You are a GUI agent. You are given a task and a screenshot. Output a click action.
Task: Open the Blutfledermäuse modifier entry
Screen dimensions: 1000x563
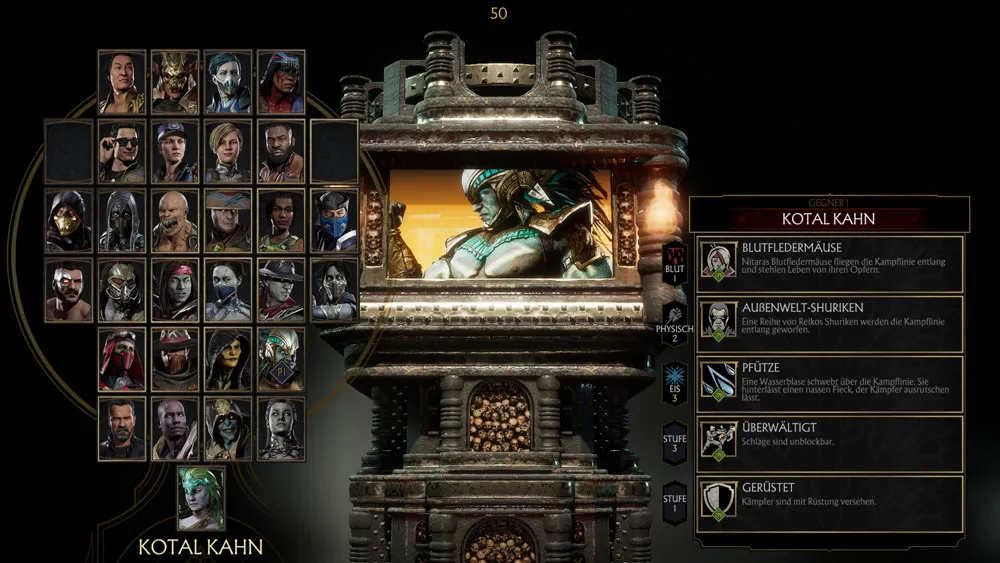[830, 264]
